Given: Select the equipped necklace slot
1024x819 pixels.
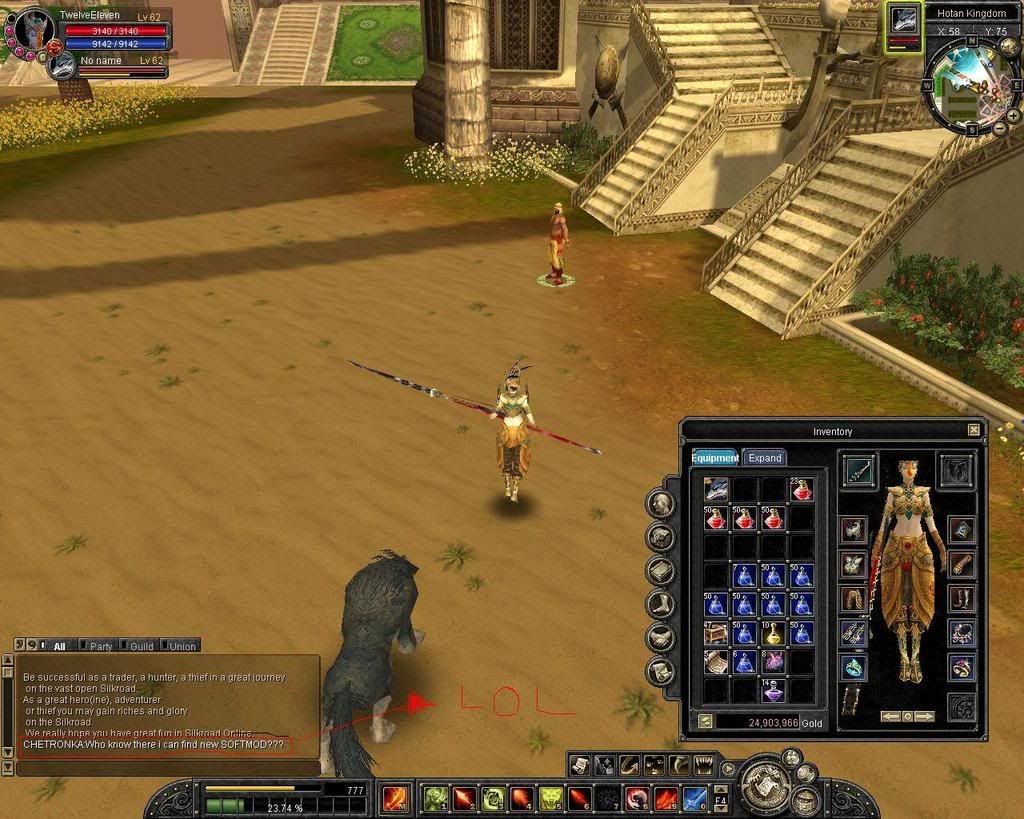Looking at the screenshot, I should click(962, 632).
